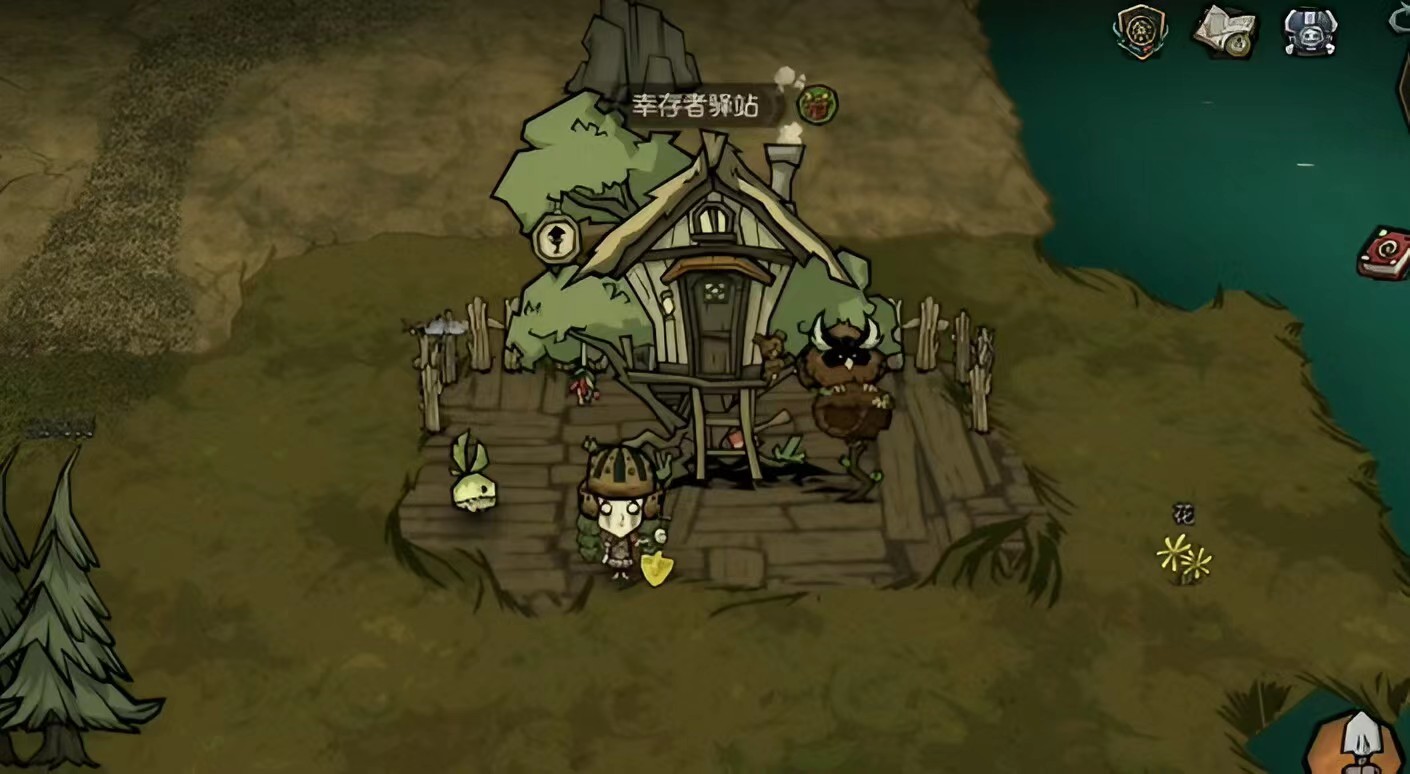Open the shield emblem badge menu
Image resolution: width=1410 pixels, height=774 pixels.
pyautogui.click(x=1141, y=31)
